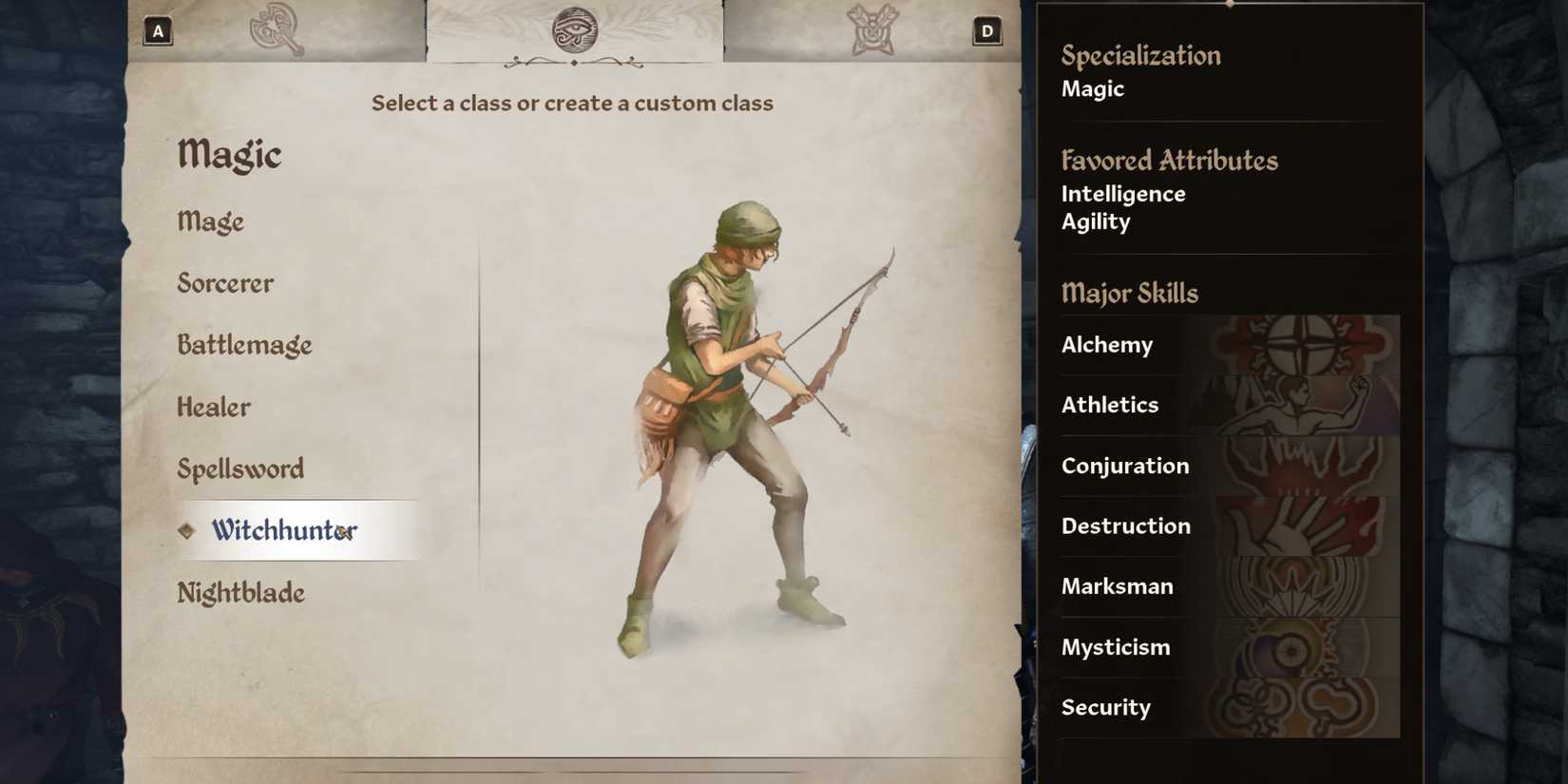Select the Mage class
1568x784 pixels.
click(x=211, y=221)
